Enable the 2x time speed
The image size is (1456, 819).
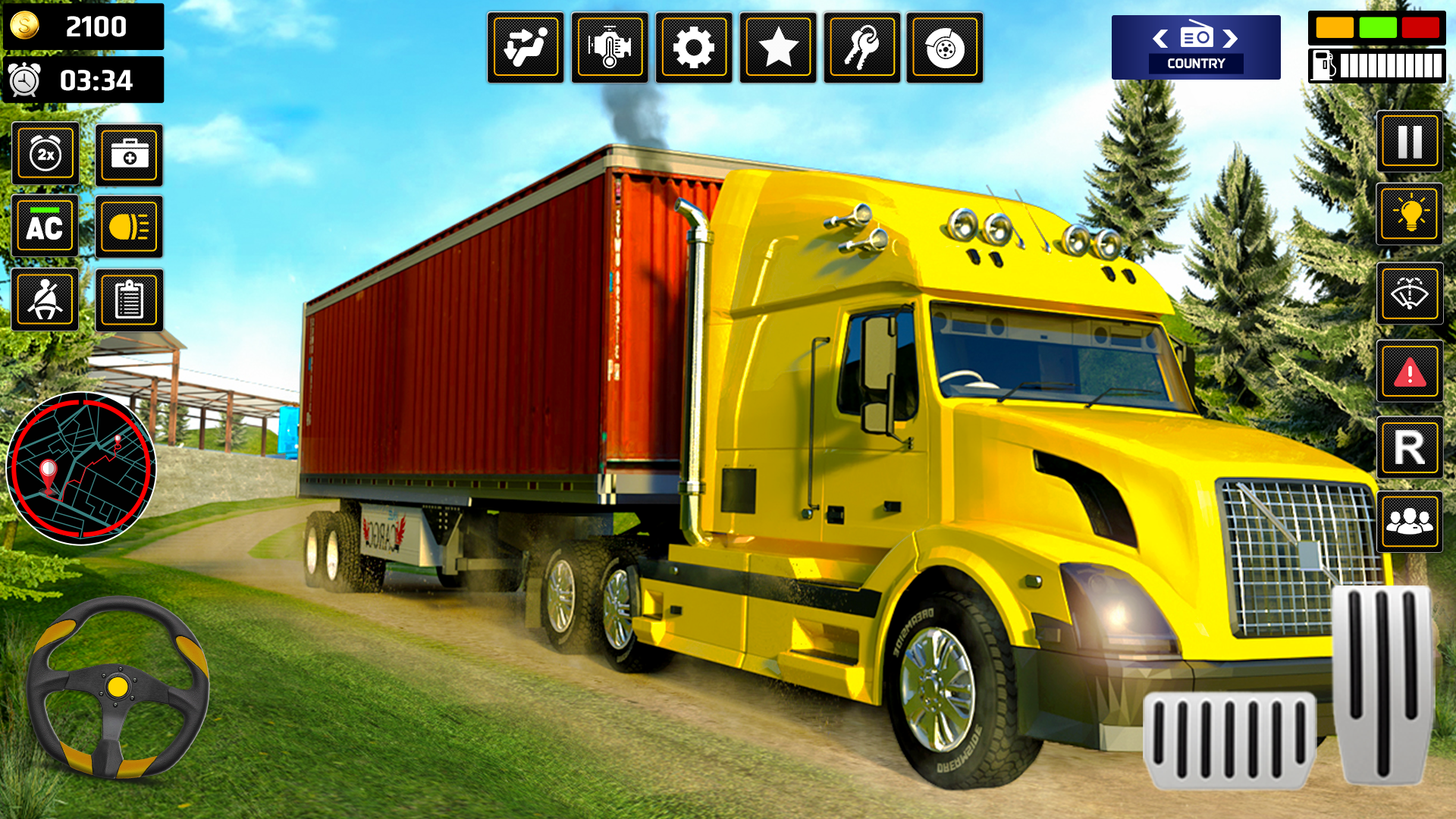coord(44,154)
